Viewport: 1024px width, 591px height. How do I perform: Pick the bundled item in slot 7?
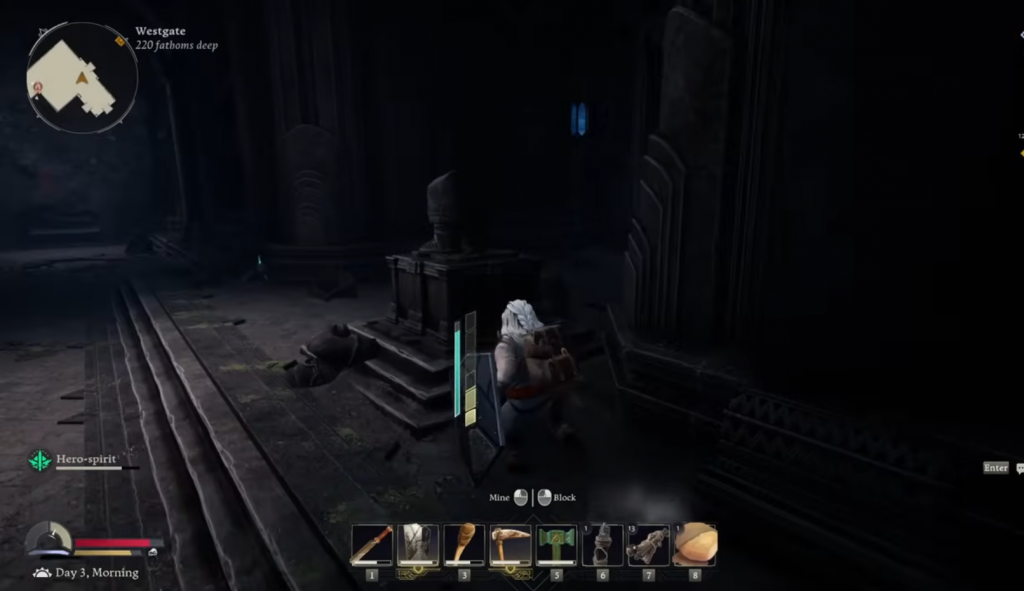pos(648,545)
